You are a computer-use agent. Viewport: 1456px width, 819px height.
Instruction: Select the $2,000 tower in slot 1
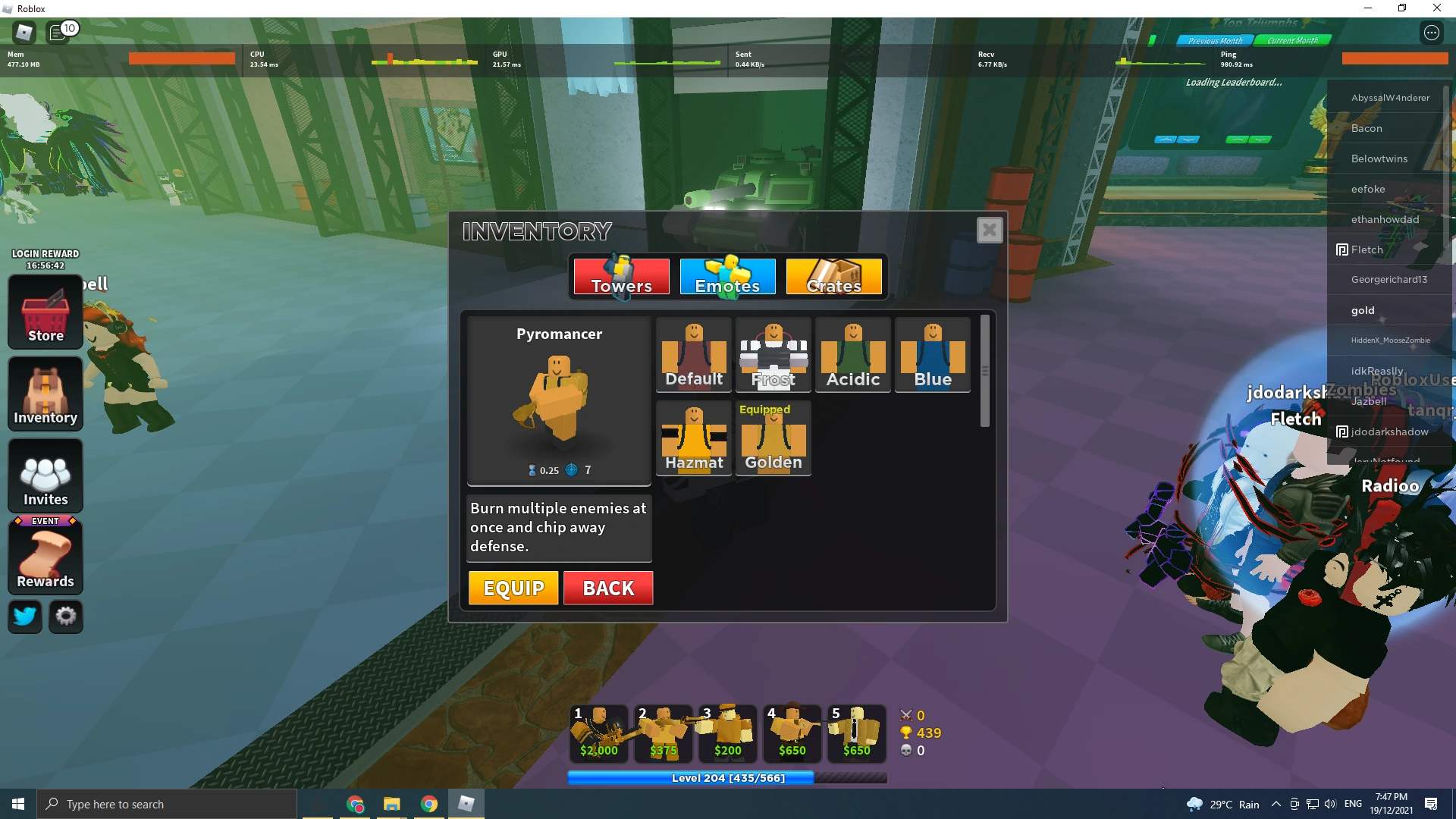(598, 732)
